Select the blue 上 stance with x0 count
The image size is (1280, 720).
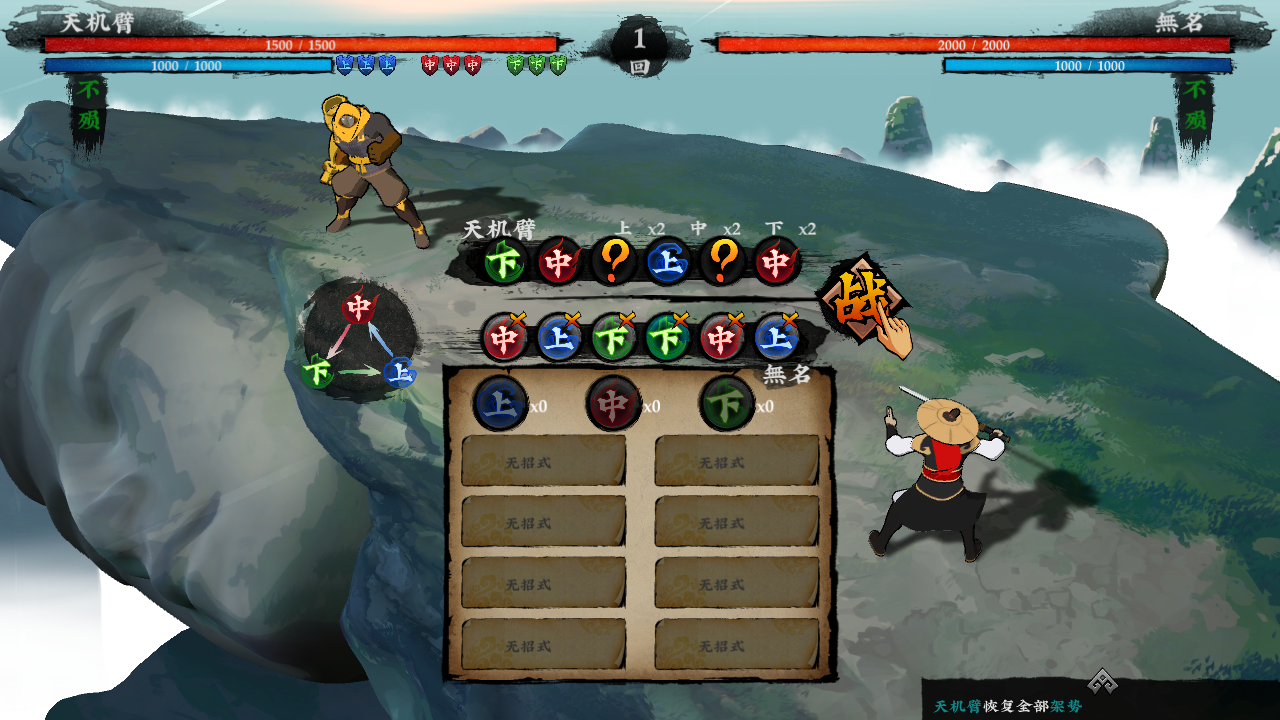click(x=500, y=403)
